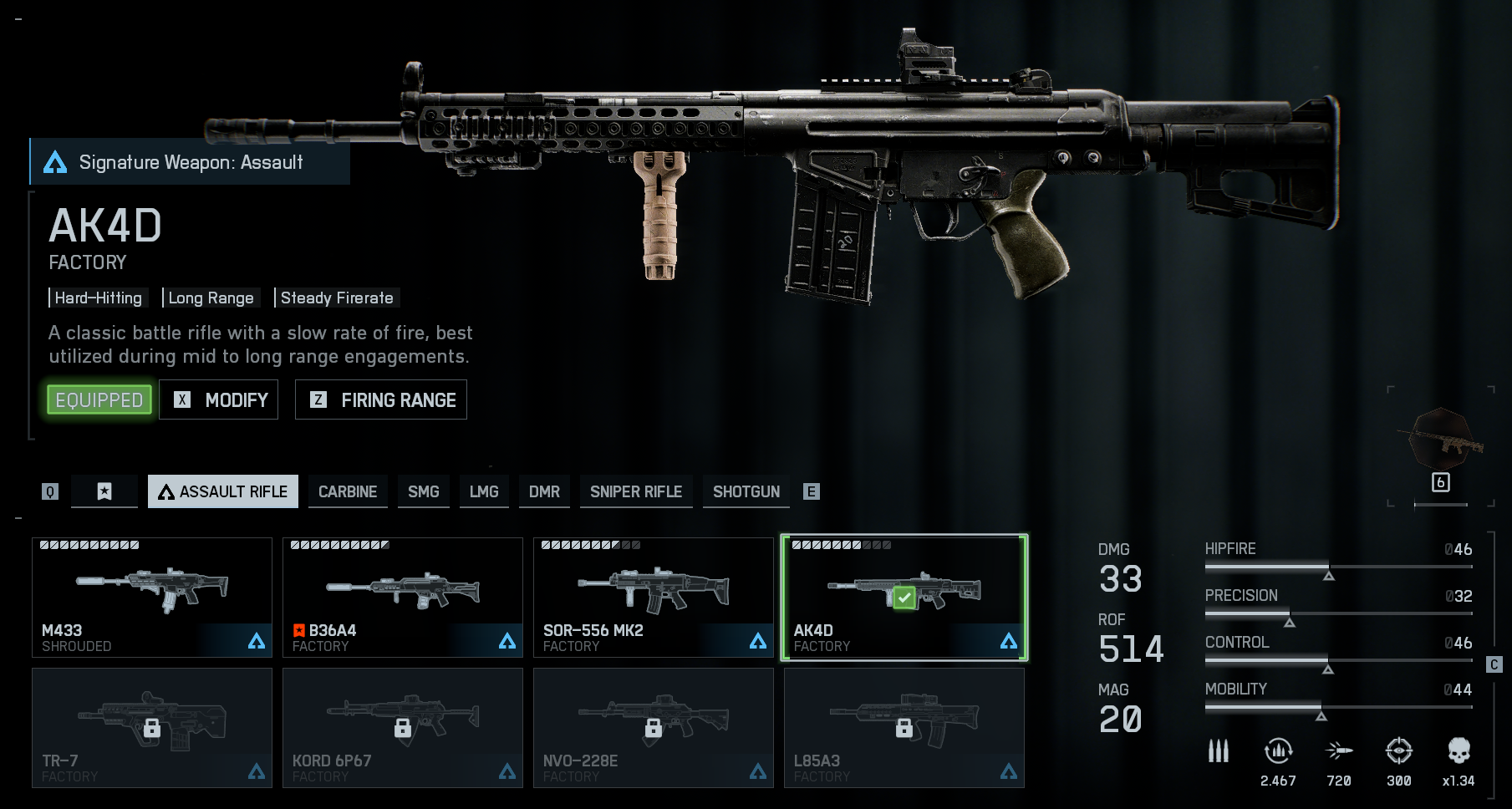Enter the Firing Range

(381, 400)
